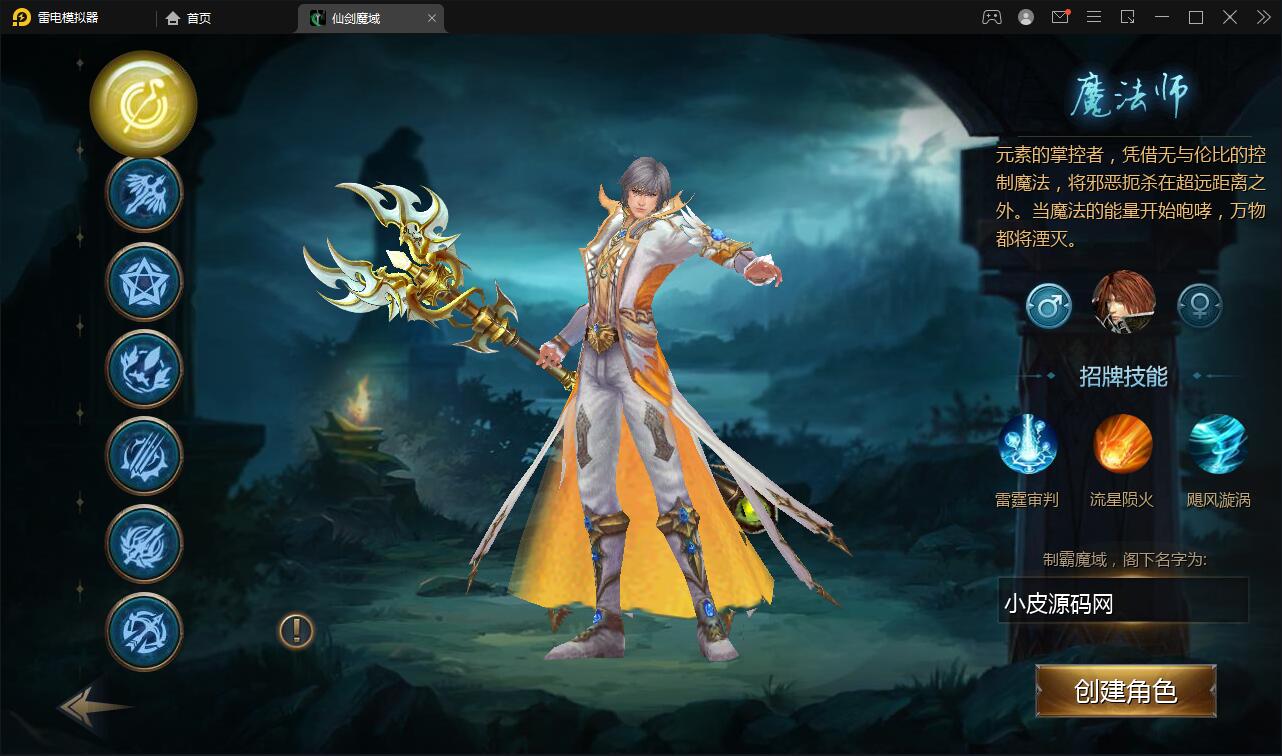Screen dimensions: 1282x756
Task: Choose the phoenix-style class emblem on left sidebar
Action: click(143, 368)
